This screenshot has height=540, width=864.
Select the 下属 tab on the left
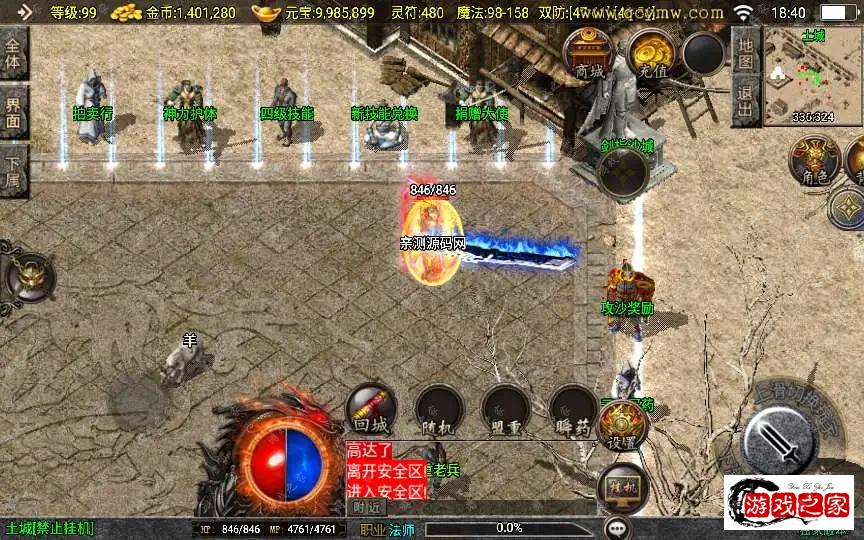[14, 168]
